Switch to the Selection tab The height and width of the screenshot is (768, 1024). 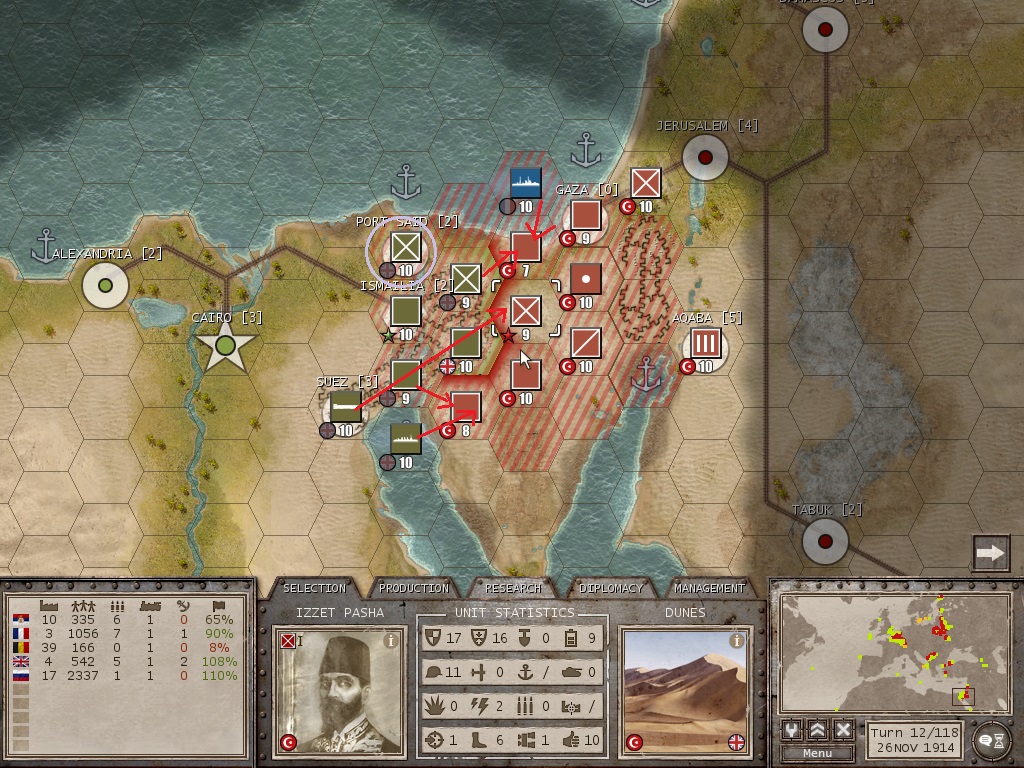point(314,588)
